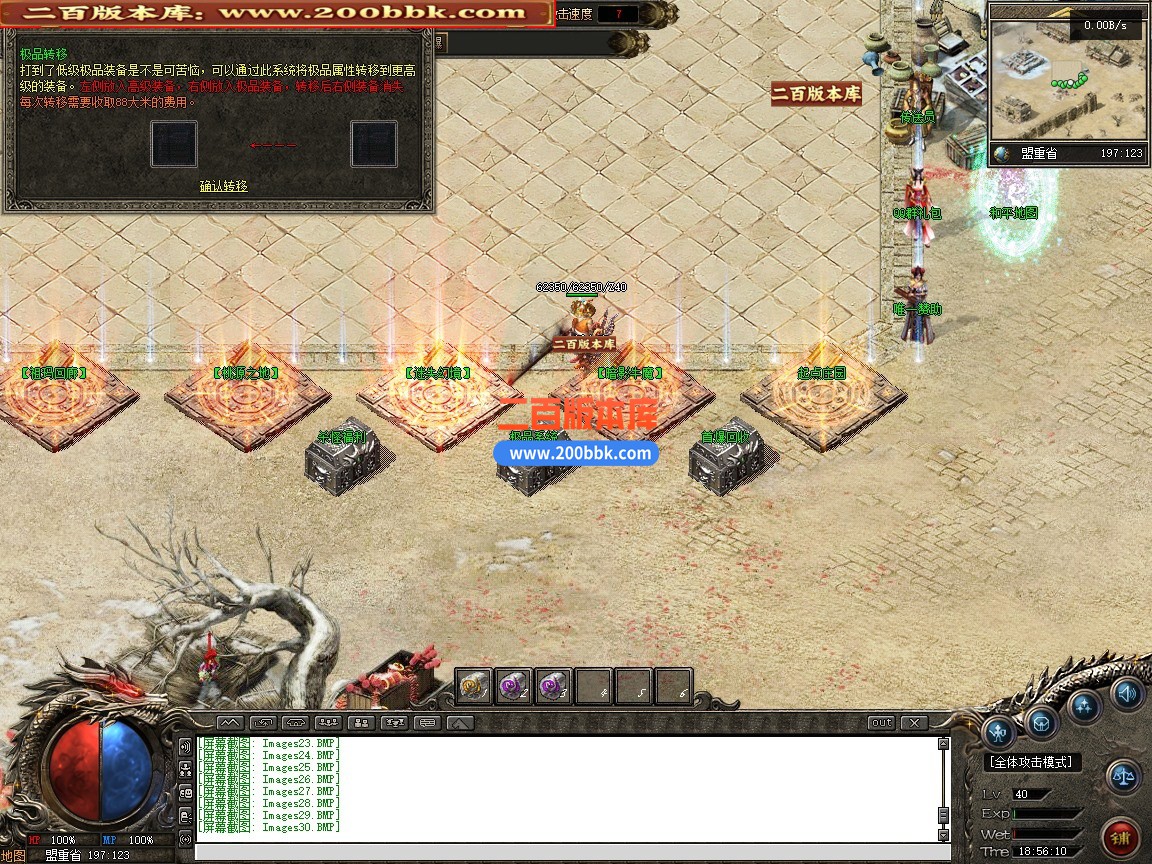Click the 'out' button above chat

point(881,722)
